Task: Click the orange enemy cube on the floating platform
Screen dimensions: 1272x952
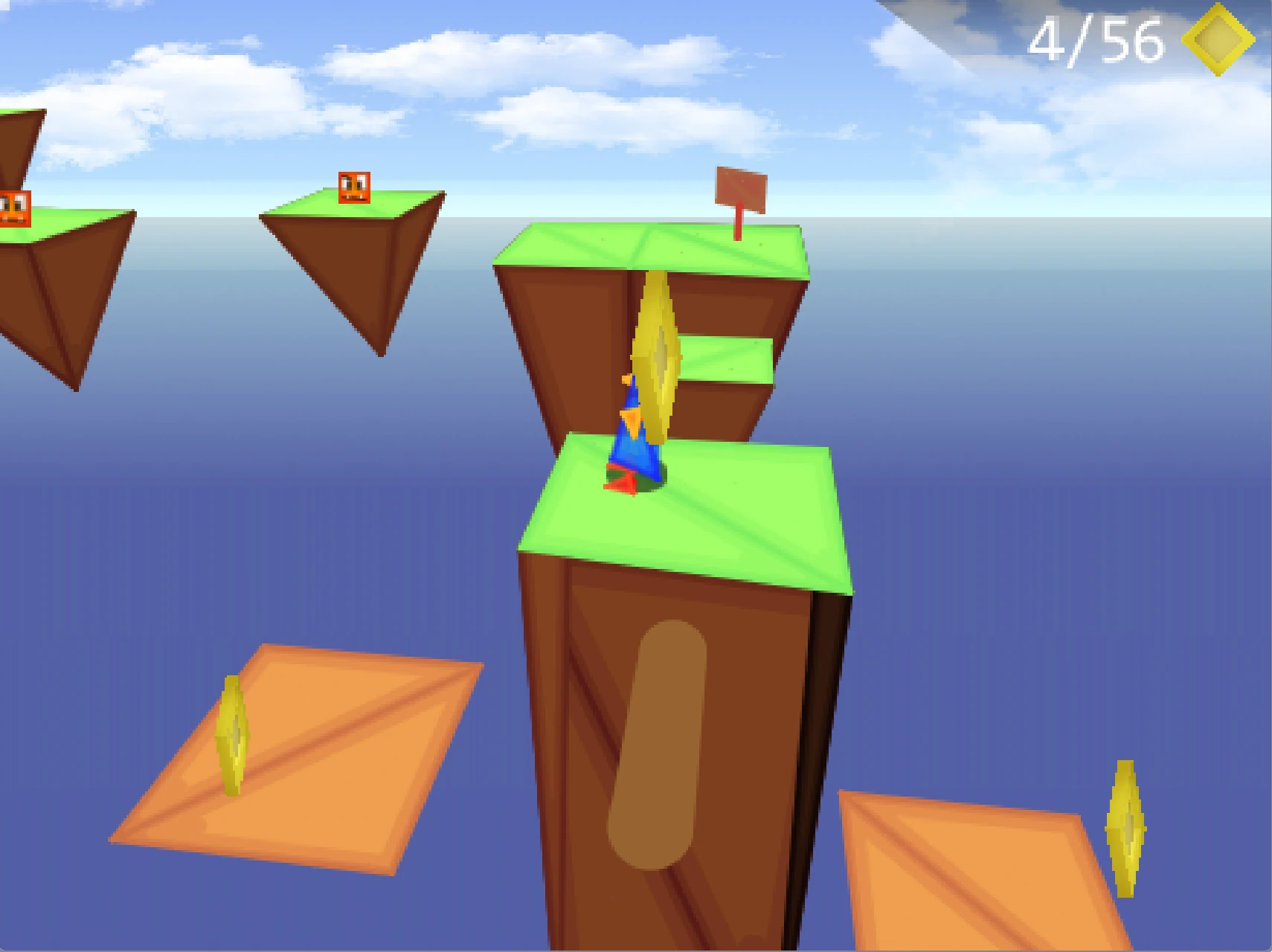Action: pos(356,187)
